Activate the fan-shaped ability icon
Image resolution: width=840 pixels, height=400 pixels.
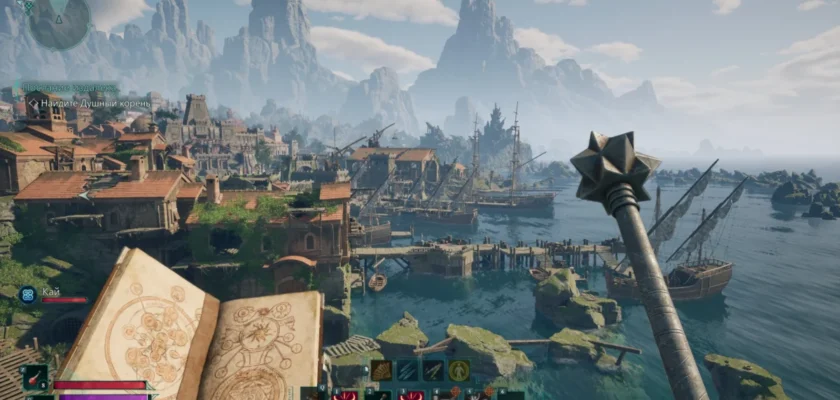click(382, 370)
